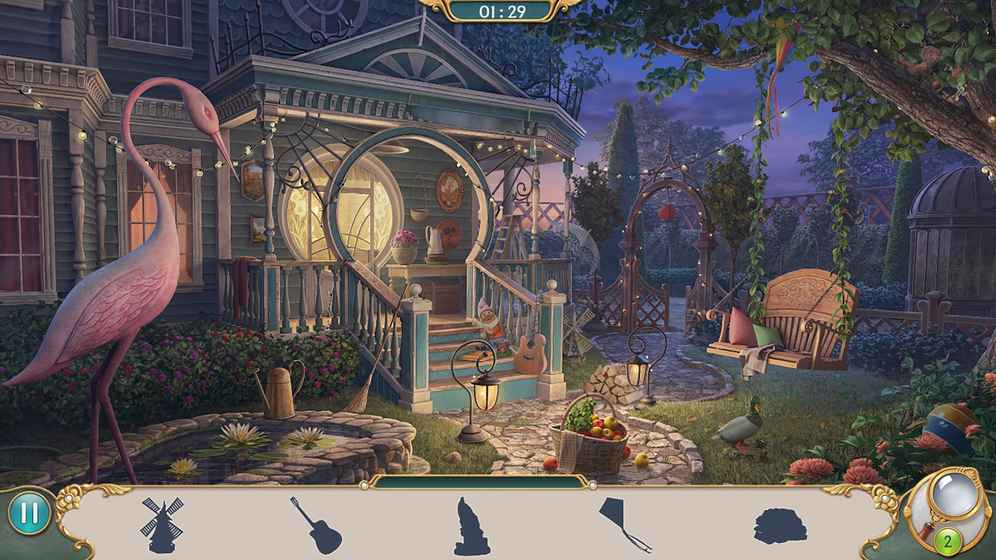996x560 pixels.
Task: Choose the guitar silhouette in the item bar
Action: point(316,524)
